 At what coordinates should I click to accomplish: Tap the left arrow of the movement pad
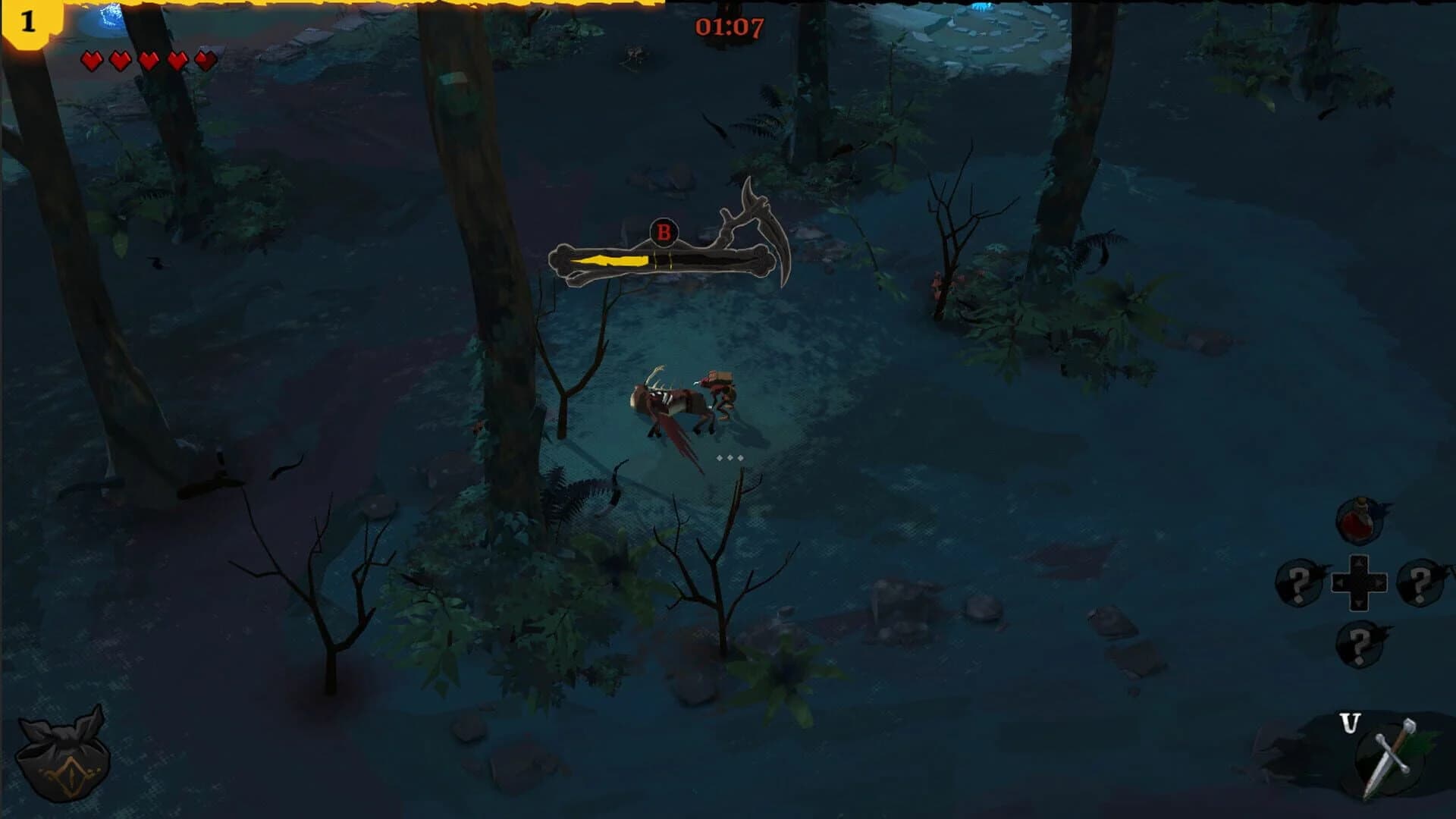1341,582
